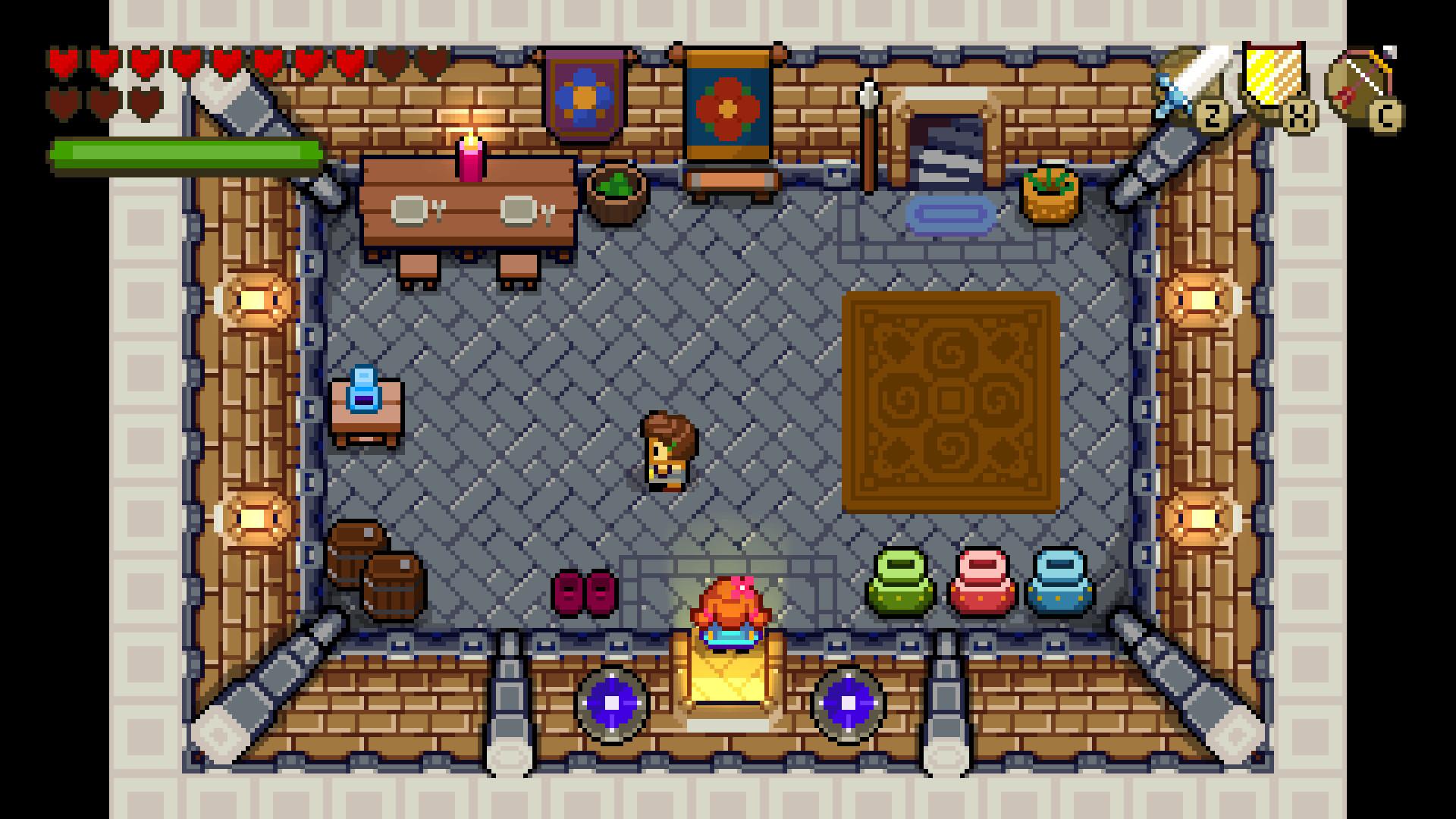Click the C key badge on the bow icon

[1385, 115]
